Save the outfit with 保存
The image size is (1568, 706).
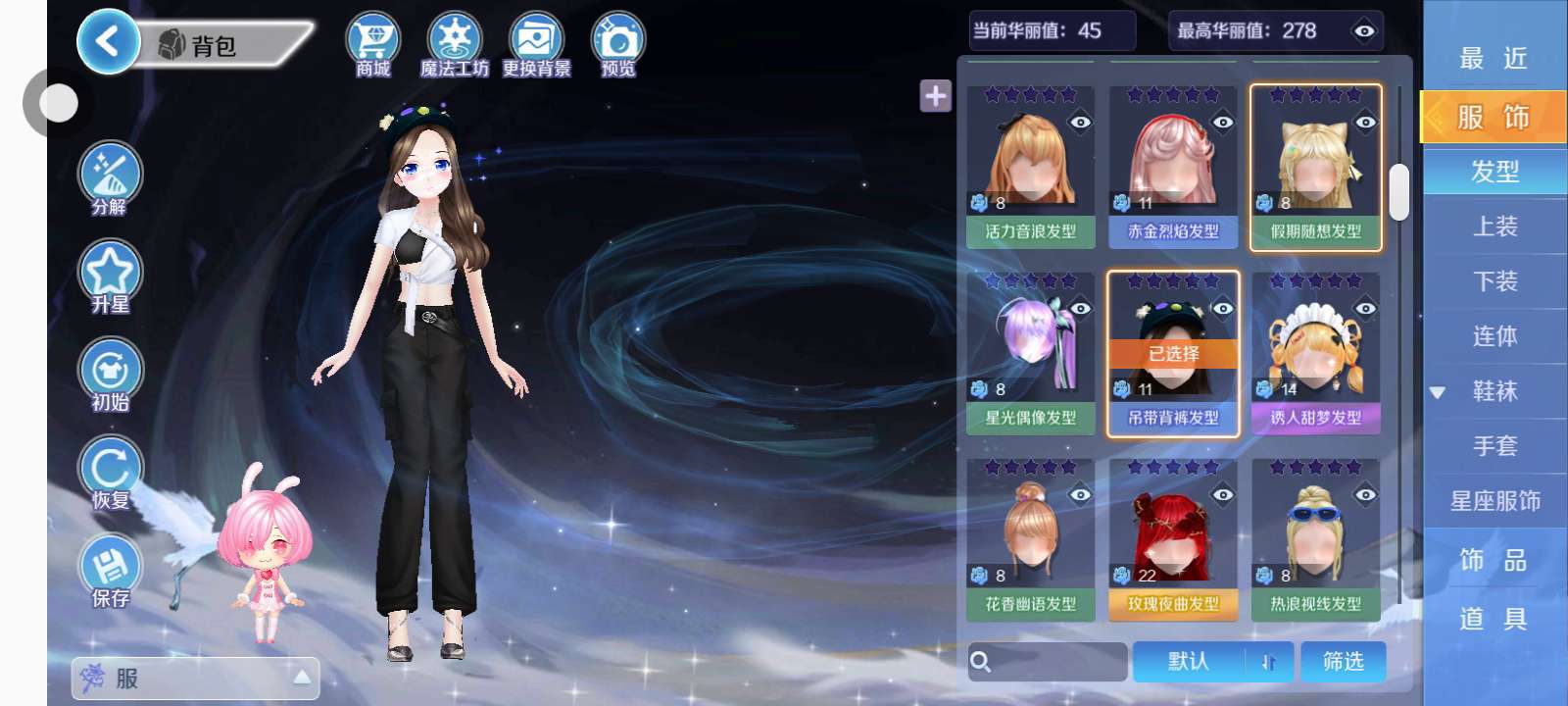pyautogui.click(x=110, y=571)
